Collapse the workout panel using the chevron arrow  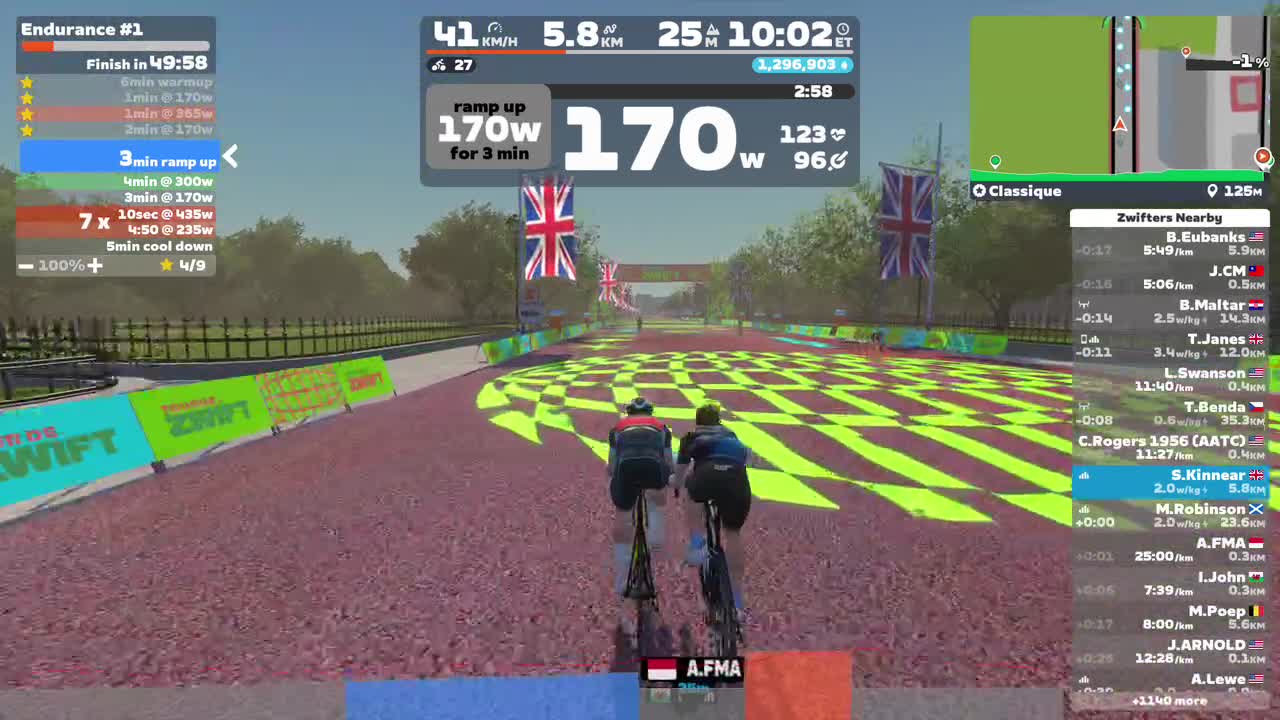click(x=230, y=156)
